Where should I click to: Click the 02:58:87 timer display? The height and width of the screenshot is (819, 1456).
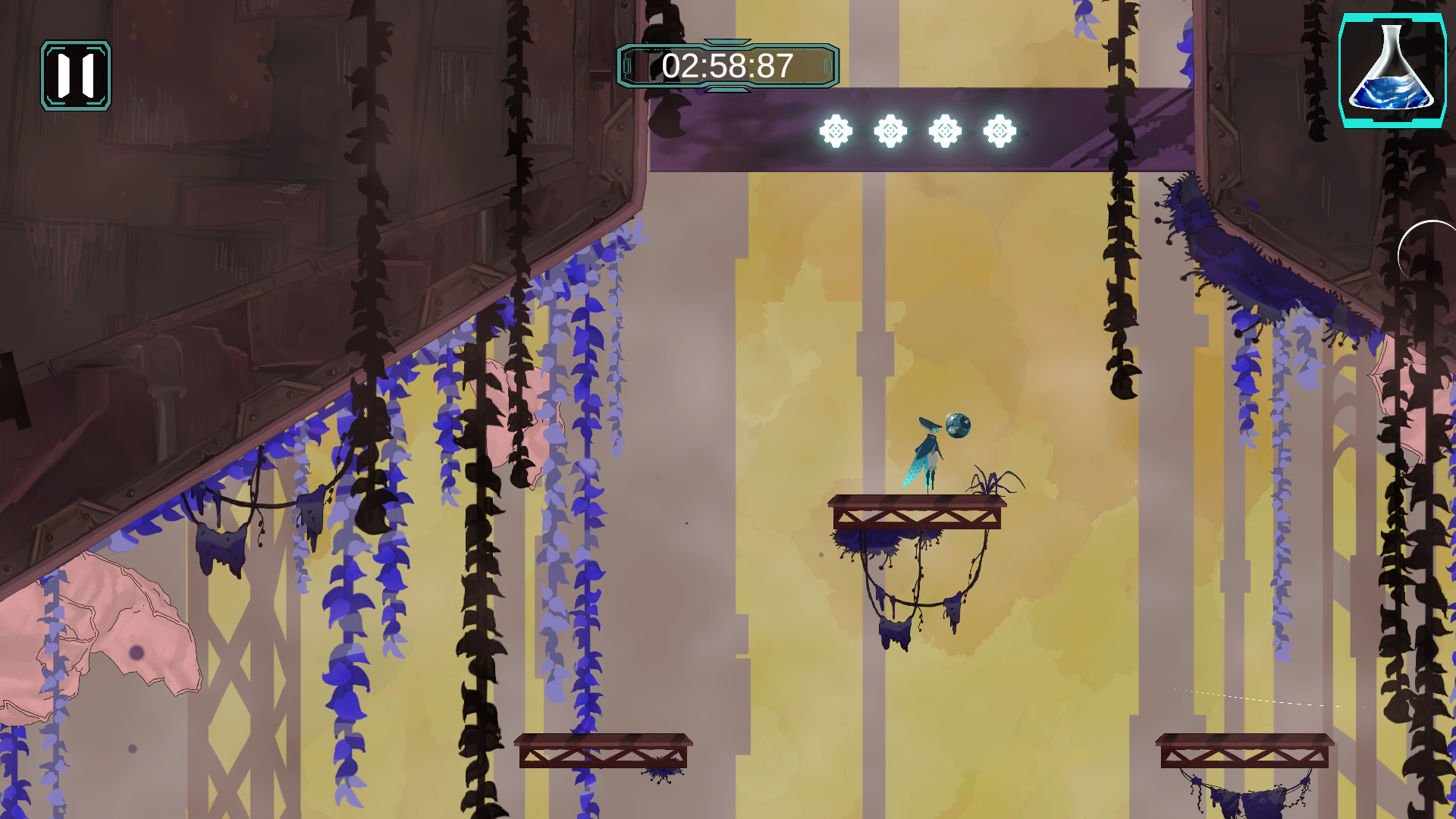point(728,67)
